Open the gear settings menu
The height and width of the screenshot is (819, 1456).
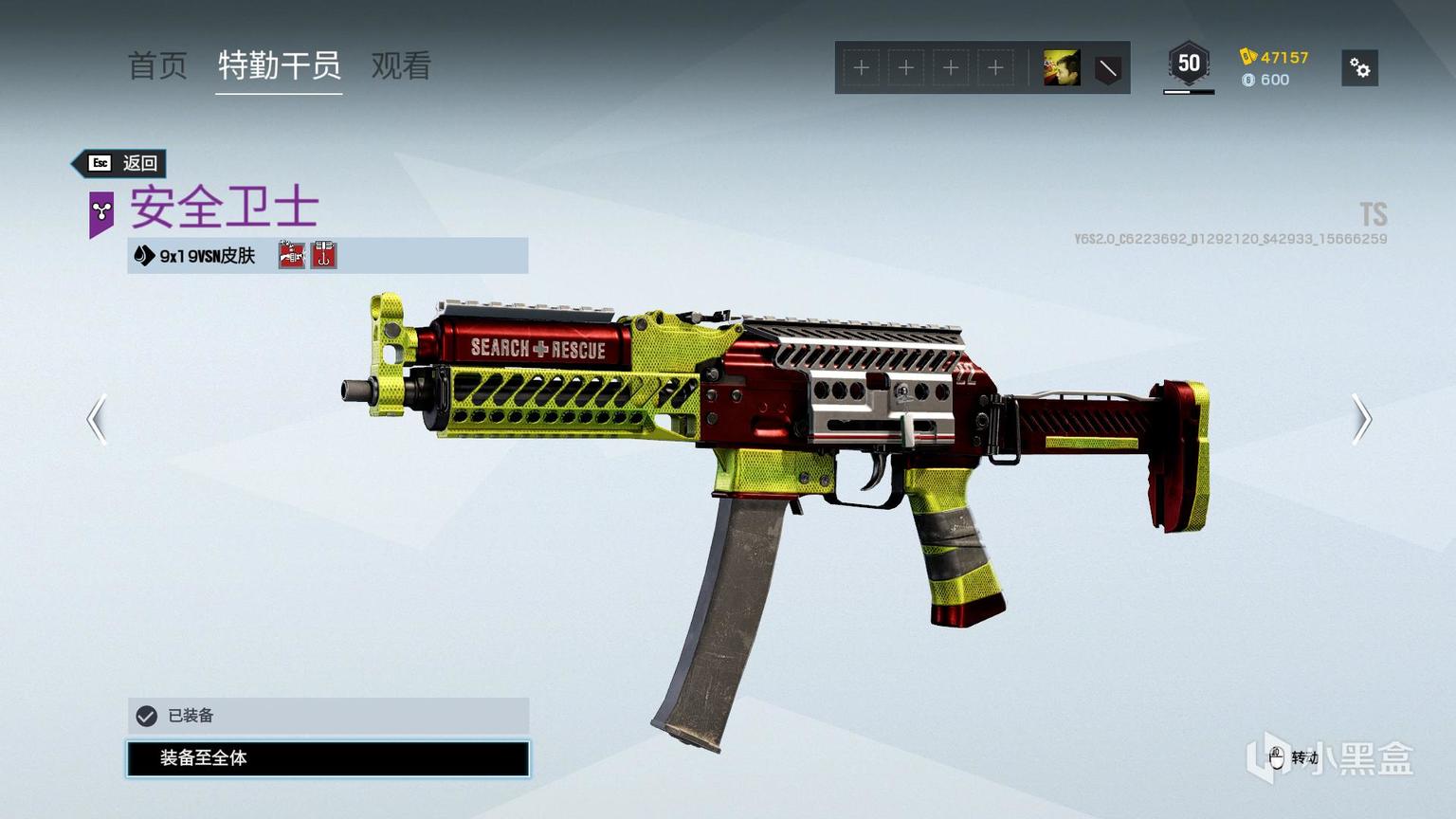(1359, 68)
